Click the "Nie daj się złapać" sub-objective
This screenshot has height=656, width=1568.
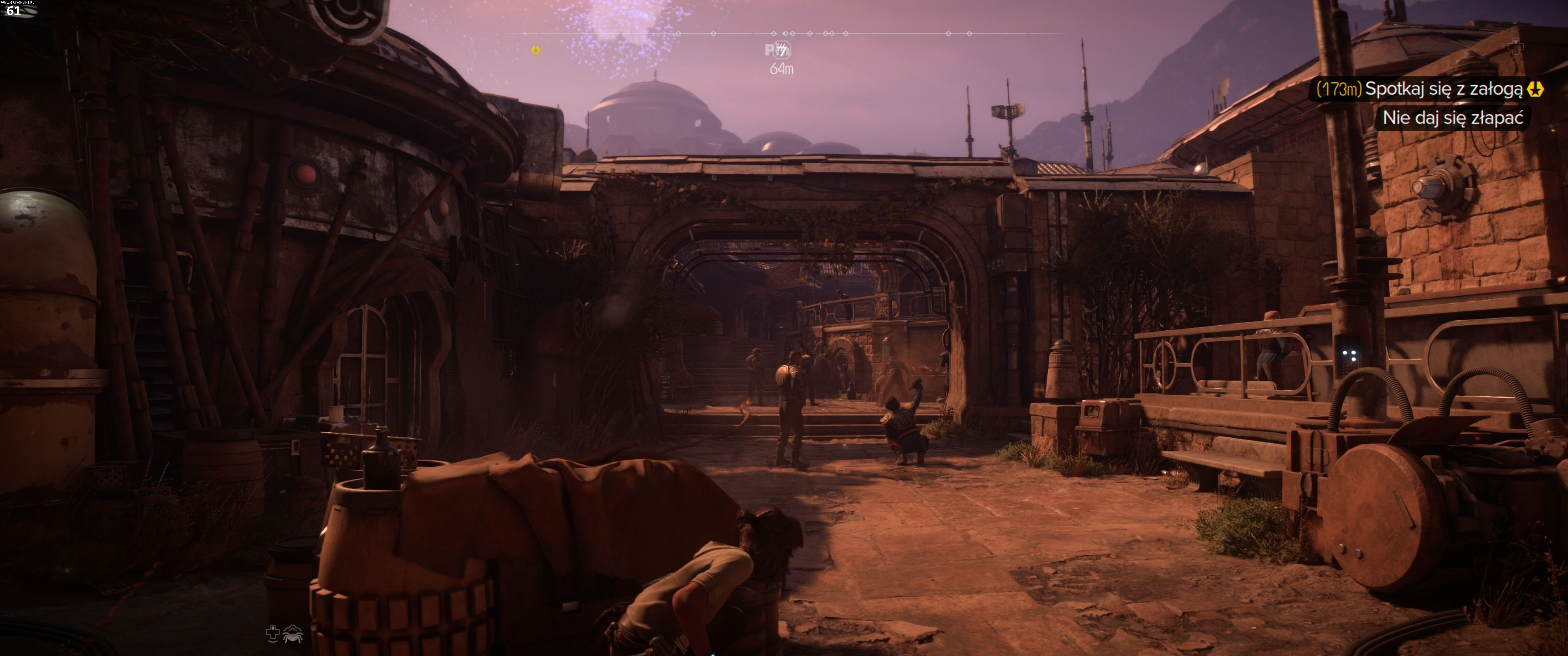click(x=1452, y=118)
